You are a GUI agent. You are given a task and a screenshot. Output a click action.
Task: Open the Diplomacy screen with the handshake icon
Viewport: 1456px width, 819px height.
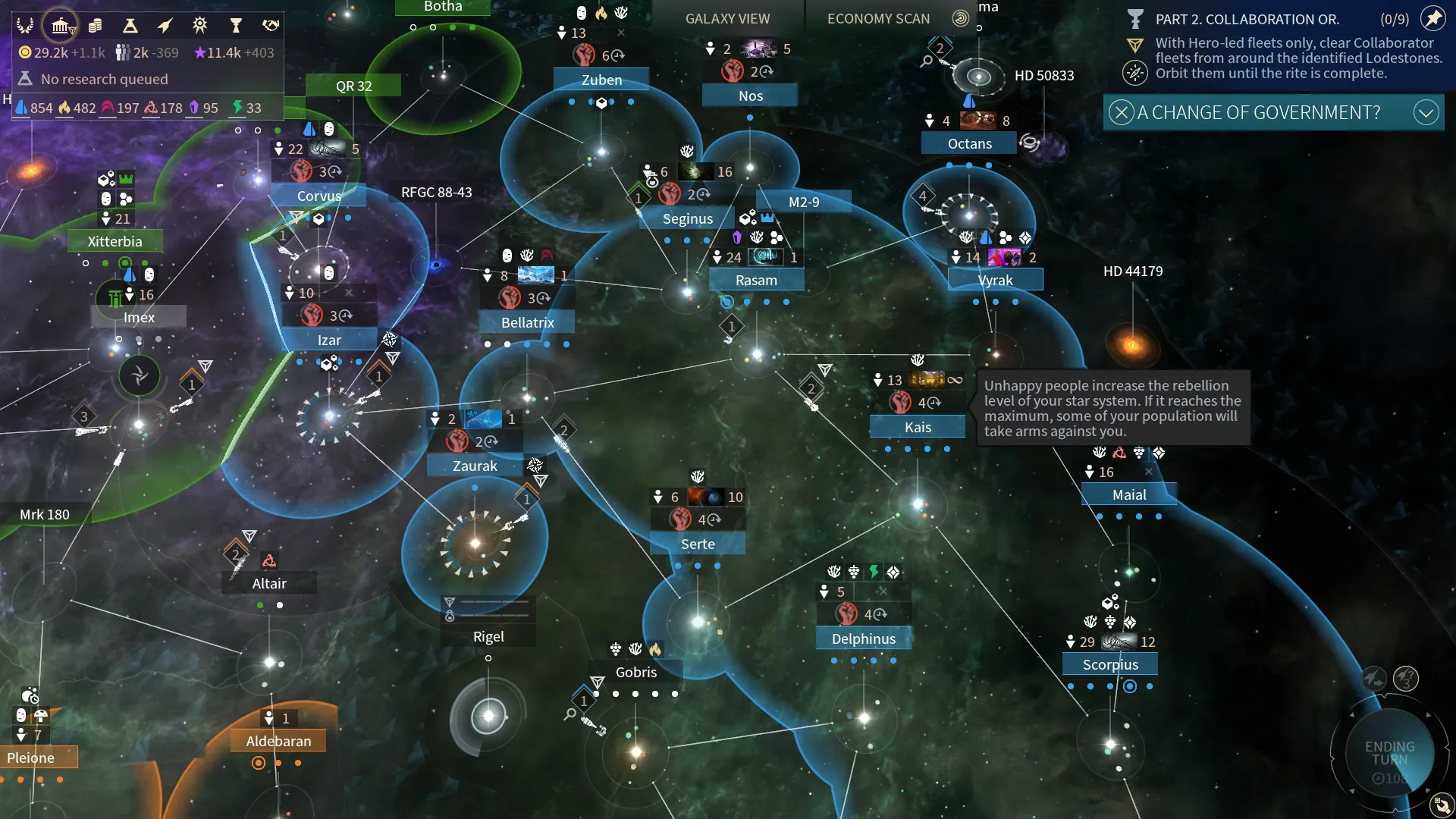pos(271,26)
